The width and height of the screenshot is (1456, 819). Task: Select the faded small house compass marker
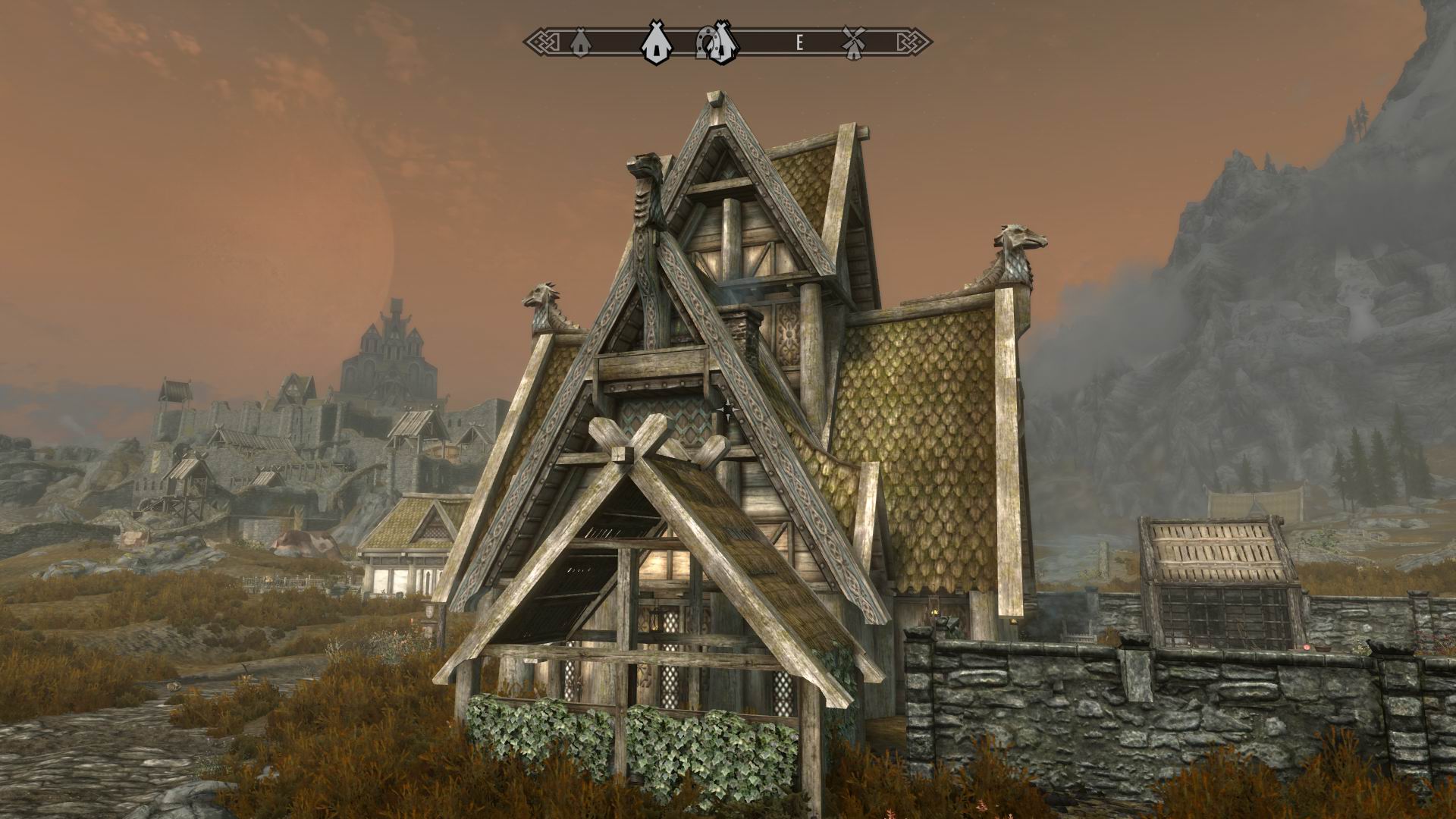(x=579, y=42)
